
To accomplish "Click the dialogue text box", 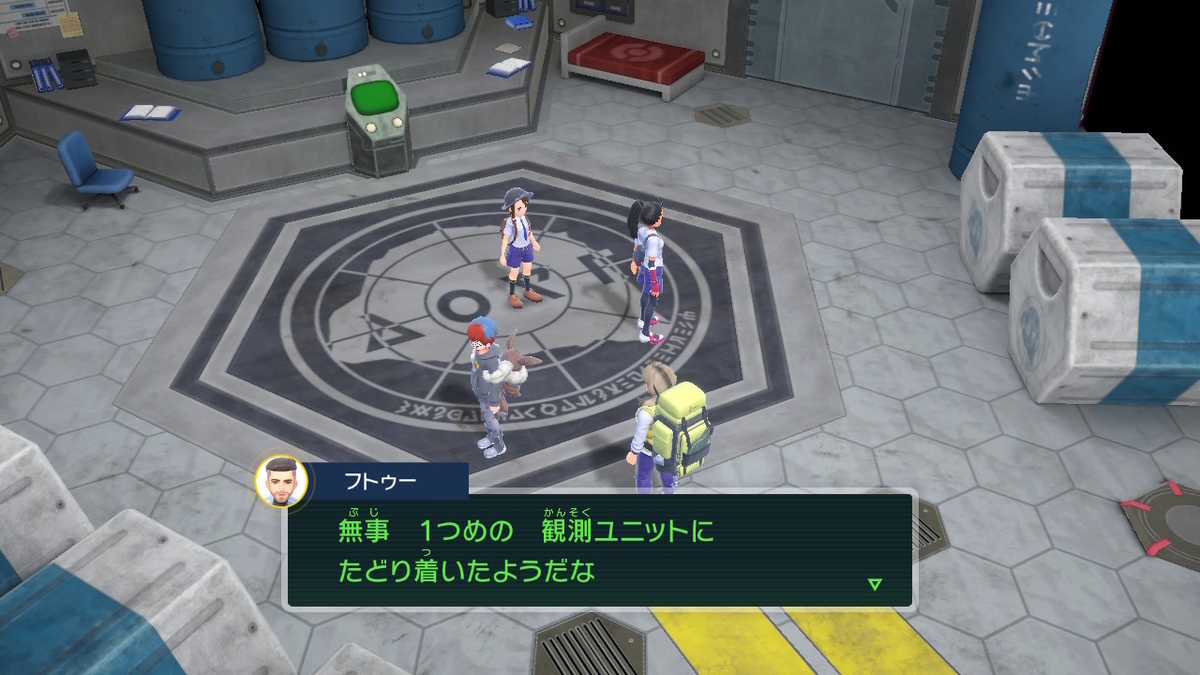I will 600,550.
